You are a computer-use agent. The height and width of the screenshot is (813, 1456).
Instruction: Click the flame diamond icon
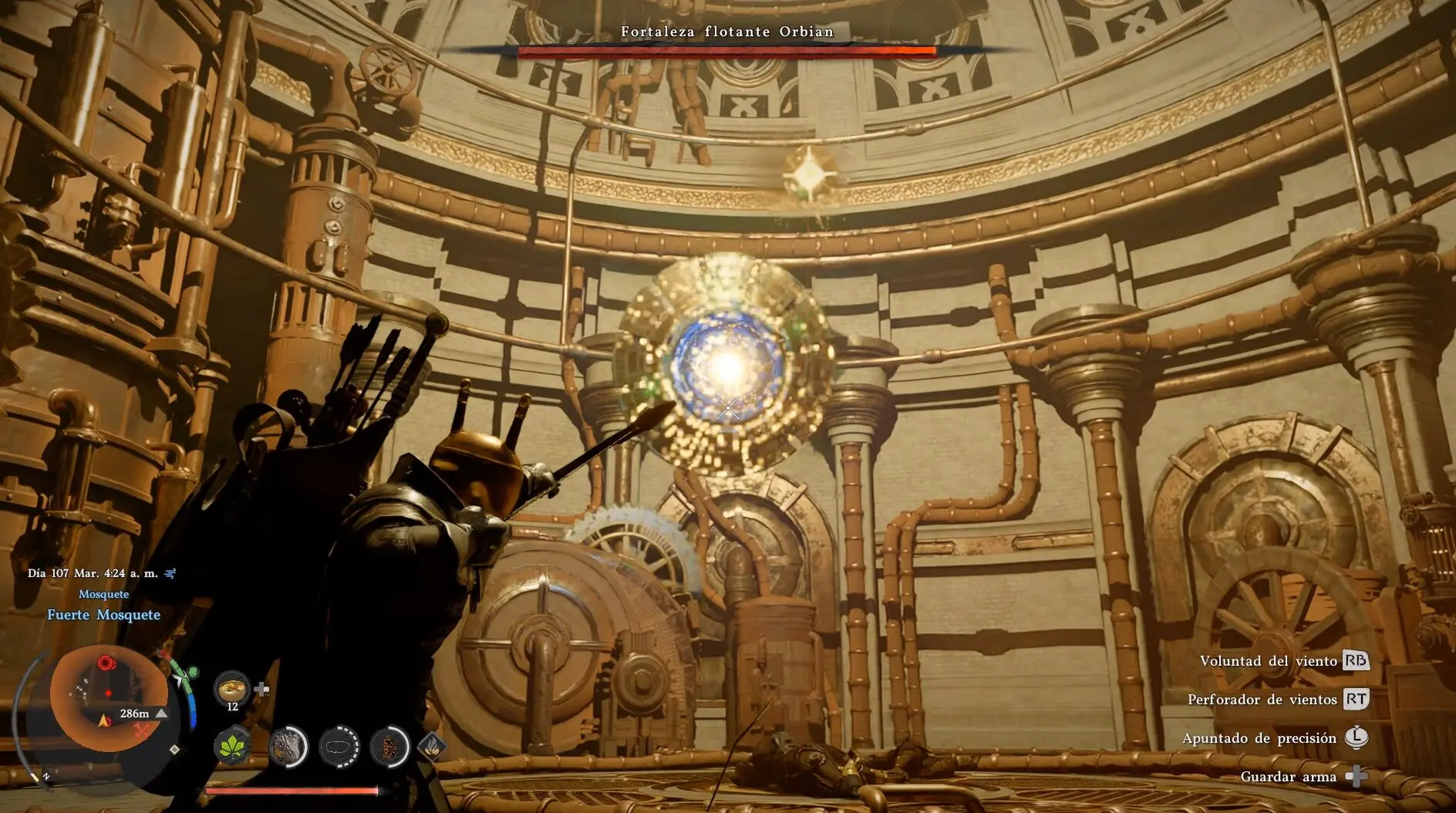click(x=432, y=746)
